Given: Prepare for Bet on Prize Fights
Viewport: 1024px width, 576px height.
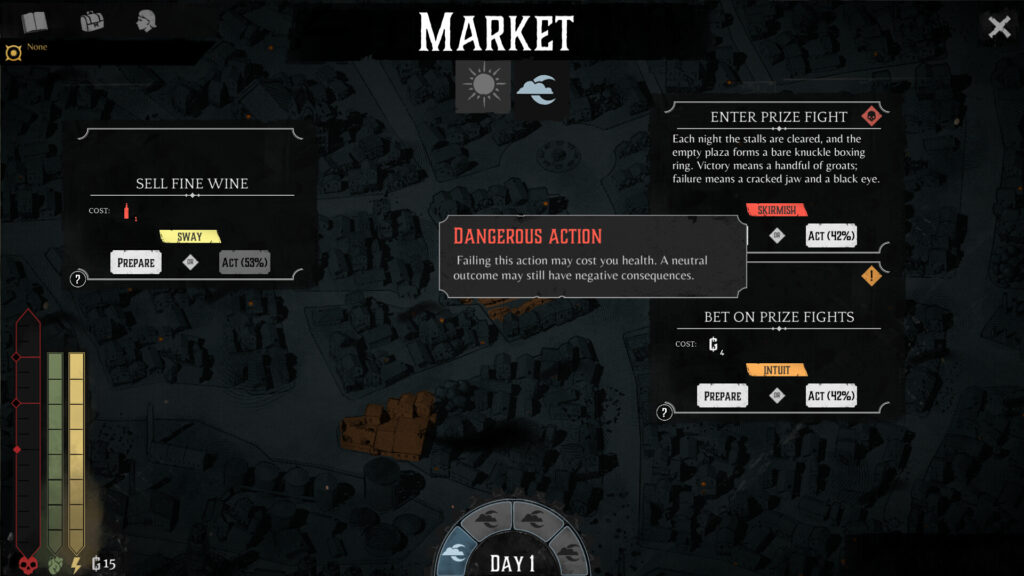Looking at the screenshot, I should (x=722, y=395).
